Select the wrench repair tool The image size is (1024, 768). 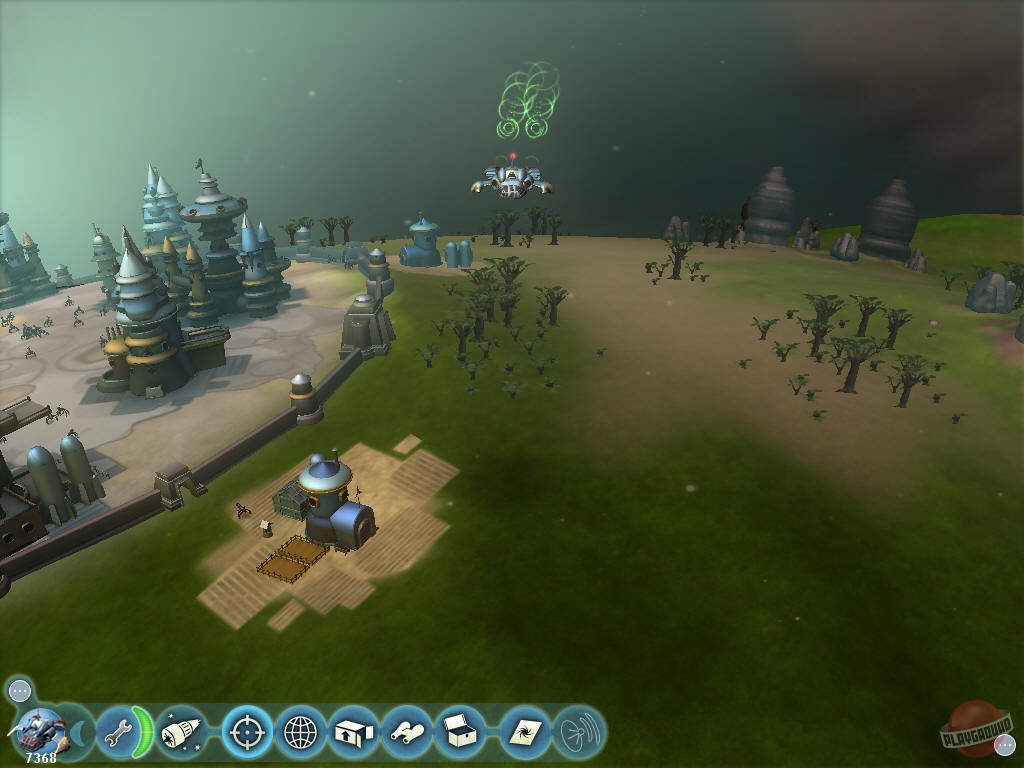tap(118, 733)
